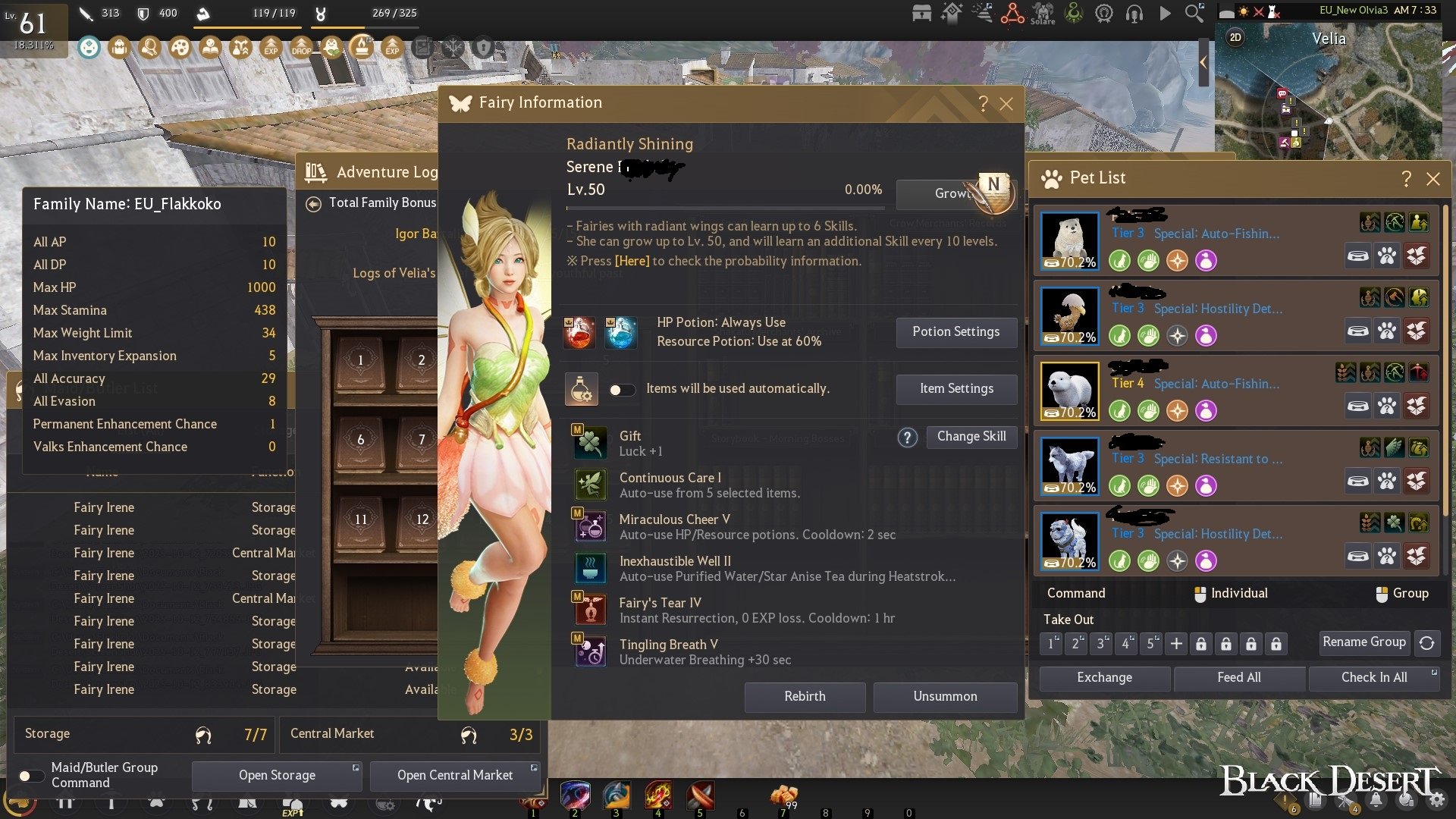1456x819 pixels.
Task: Switch the minimap to 2D mode
Action: click(1235, 37)
